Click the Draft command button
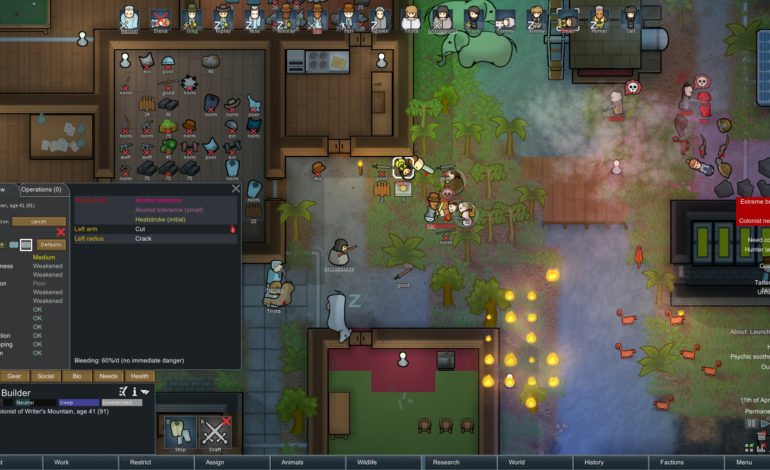This screenshot has width=770, height=470. pos(215,433)
